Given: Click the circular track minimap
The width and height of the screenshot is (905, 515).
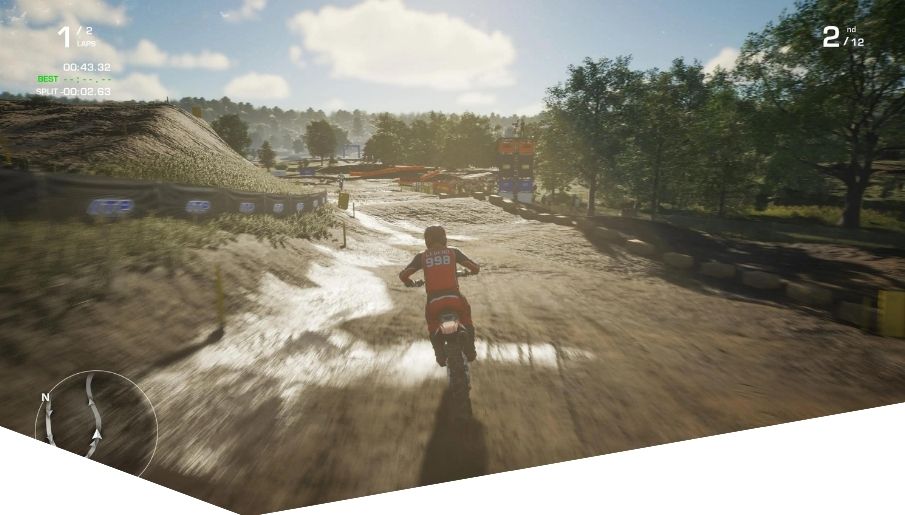Looking at the screenshot, I should point(95,417).
